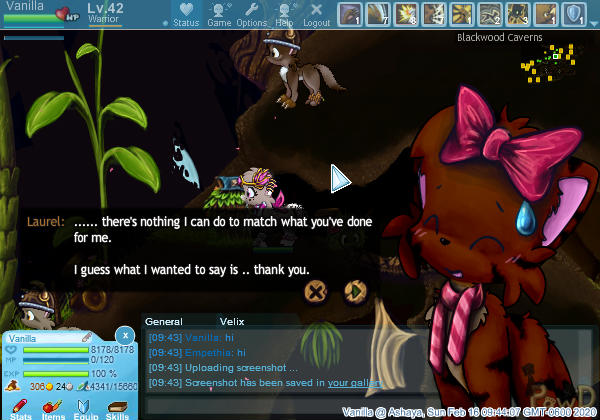Open the Help menu
Viewport: 600px width, 420px height.
click(284, 14)
